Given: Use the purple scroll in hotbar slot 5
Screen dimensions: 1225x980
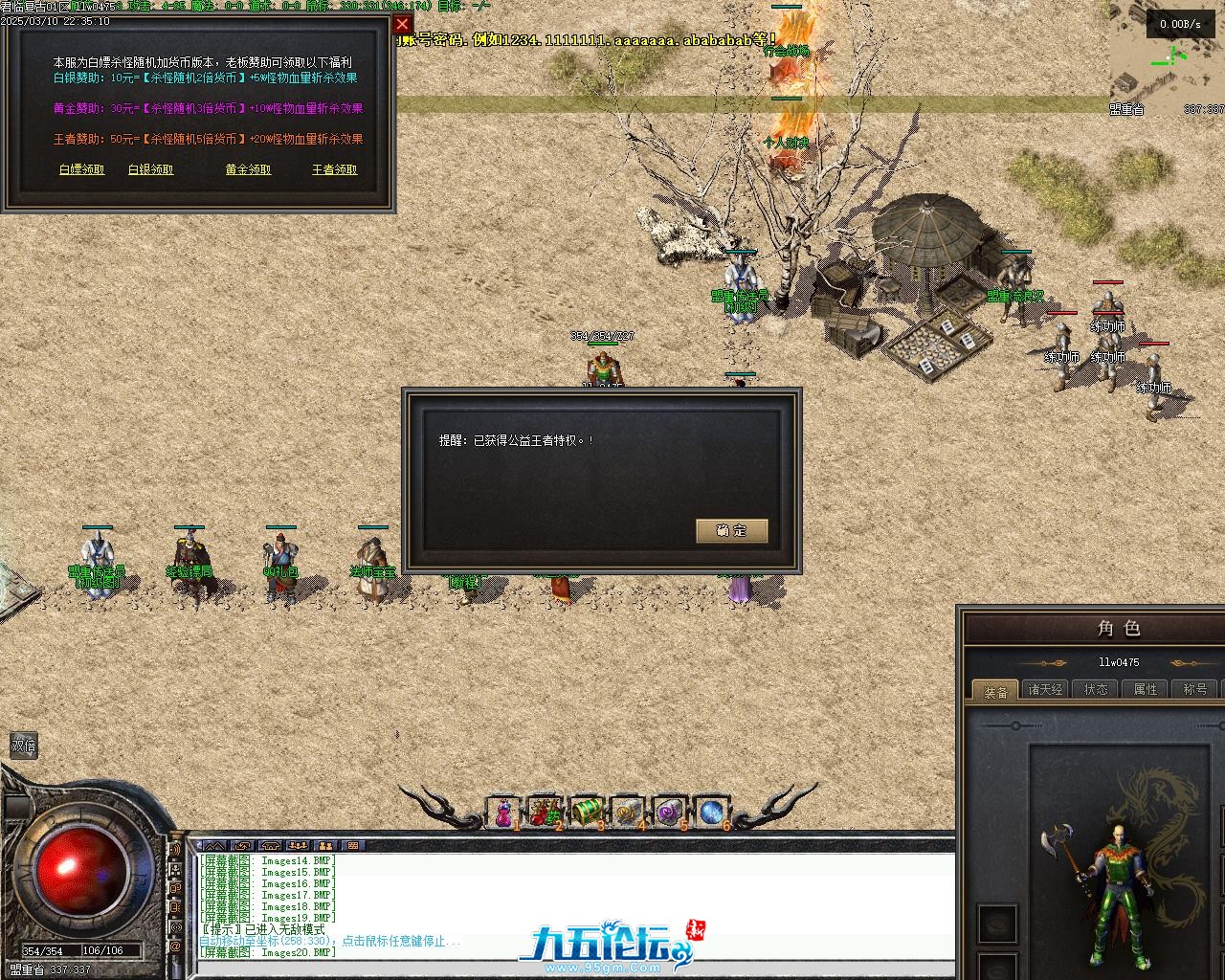Looking at the screenshot, I should coord(670,813).
